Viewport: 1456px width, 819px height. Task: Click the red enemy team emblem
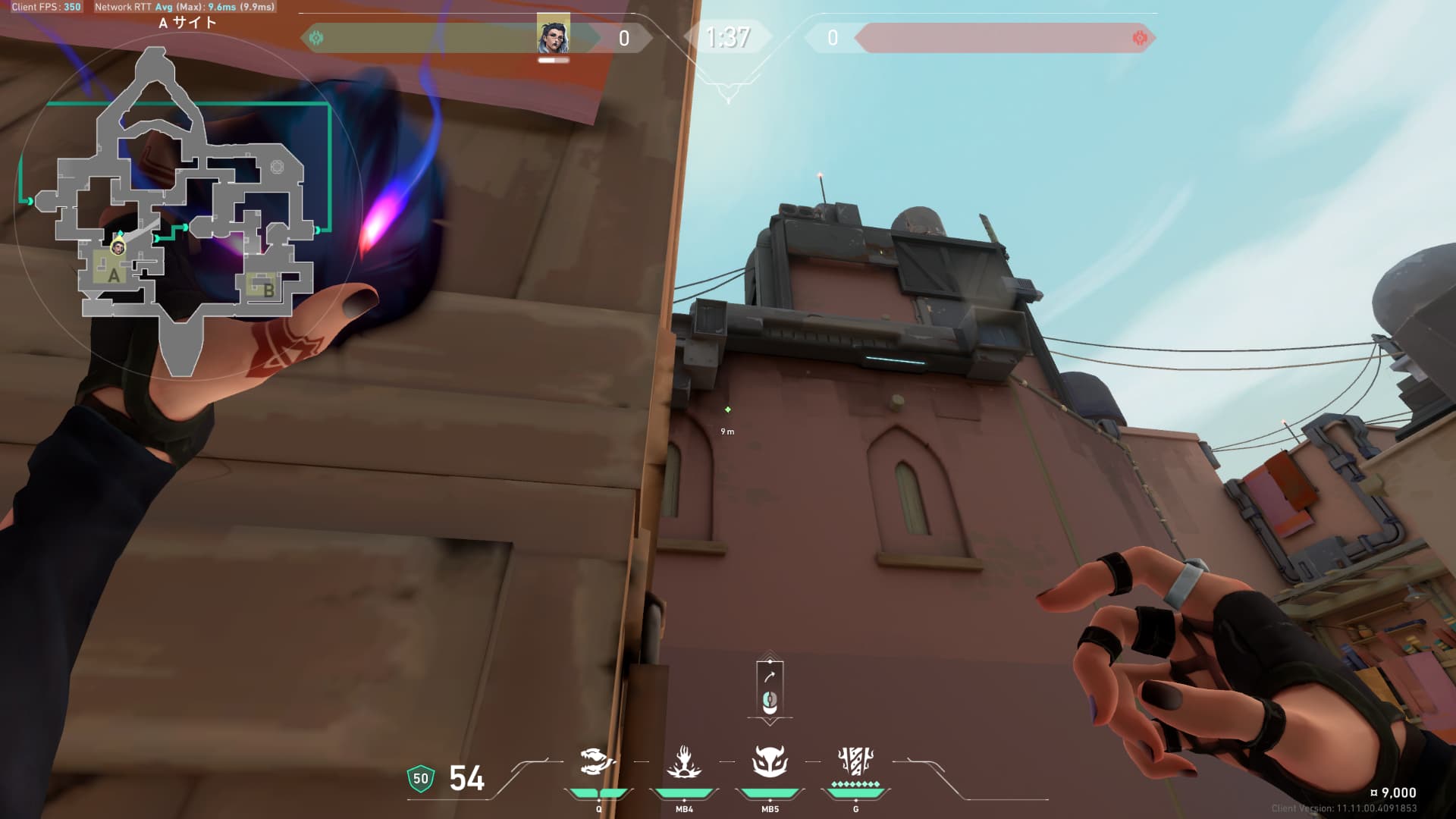(x=1139, y=37)
